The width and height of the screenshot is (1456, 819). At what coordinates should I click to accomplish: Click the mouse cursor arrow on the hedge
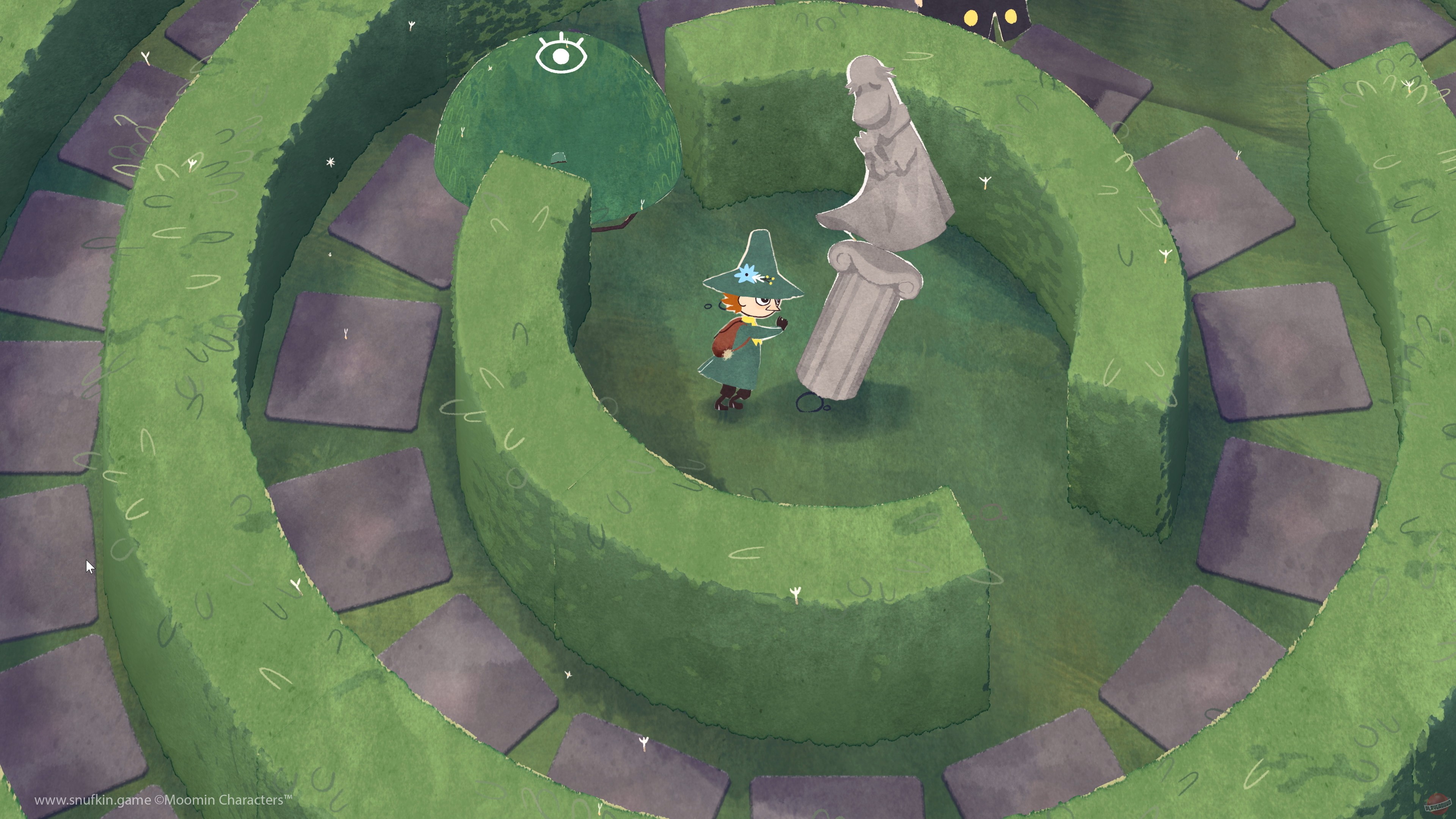(x=89, y=566)
